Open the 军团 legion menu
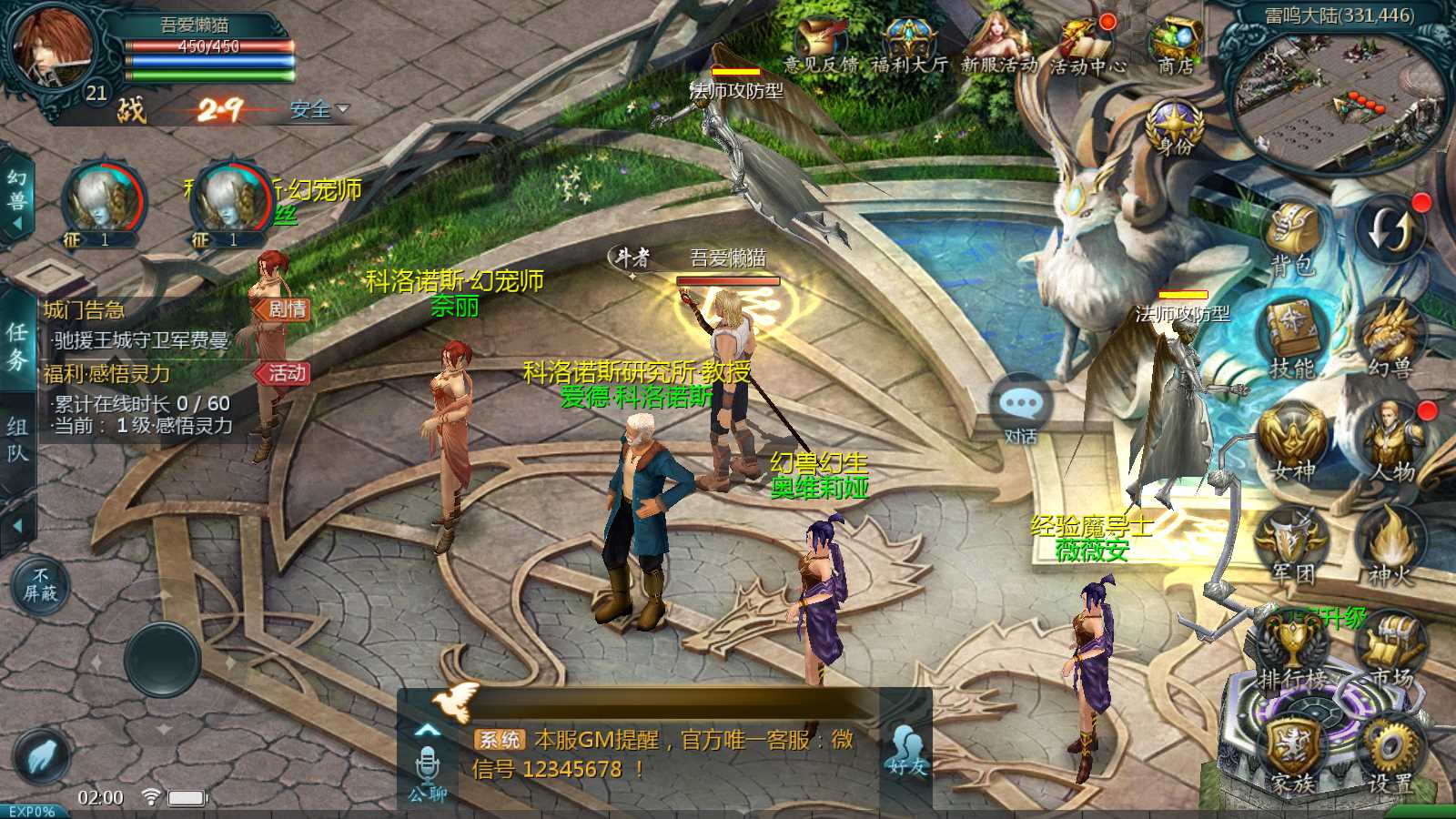This screenshot has height=819, width=1456. 1292,544
